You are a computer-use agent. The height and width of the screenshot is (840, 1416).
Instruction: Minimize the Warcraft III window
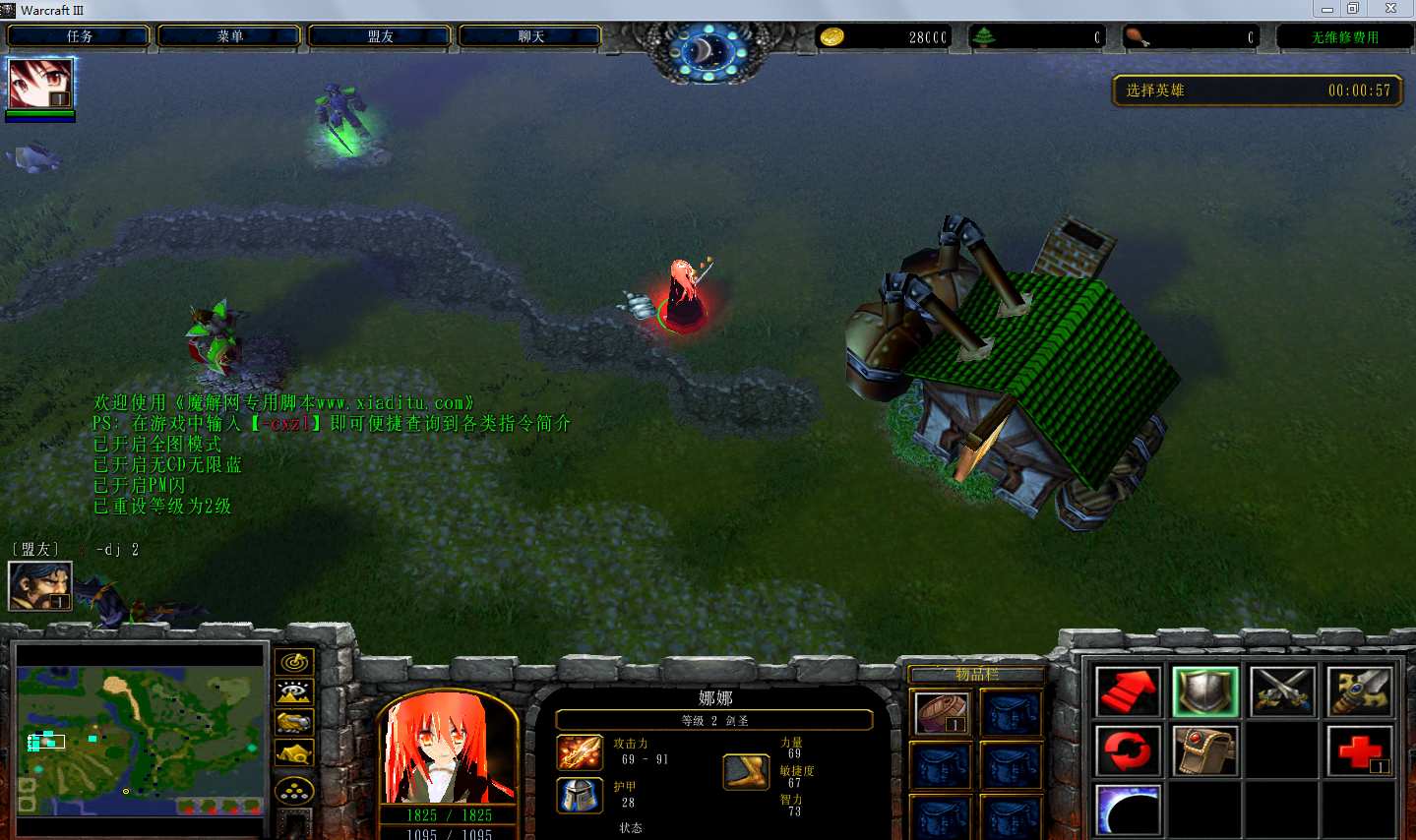(1327, 9)
